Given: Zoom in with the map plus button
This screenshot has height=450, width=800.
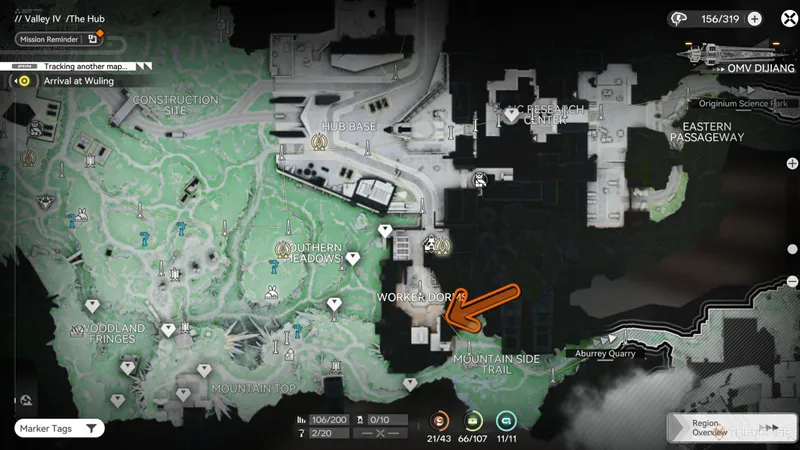Looking at the screenshot, I should [792, 163].
